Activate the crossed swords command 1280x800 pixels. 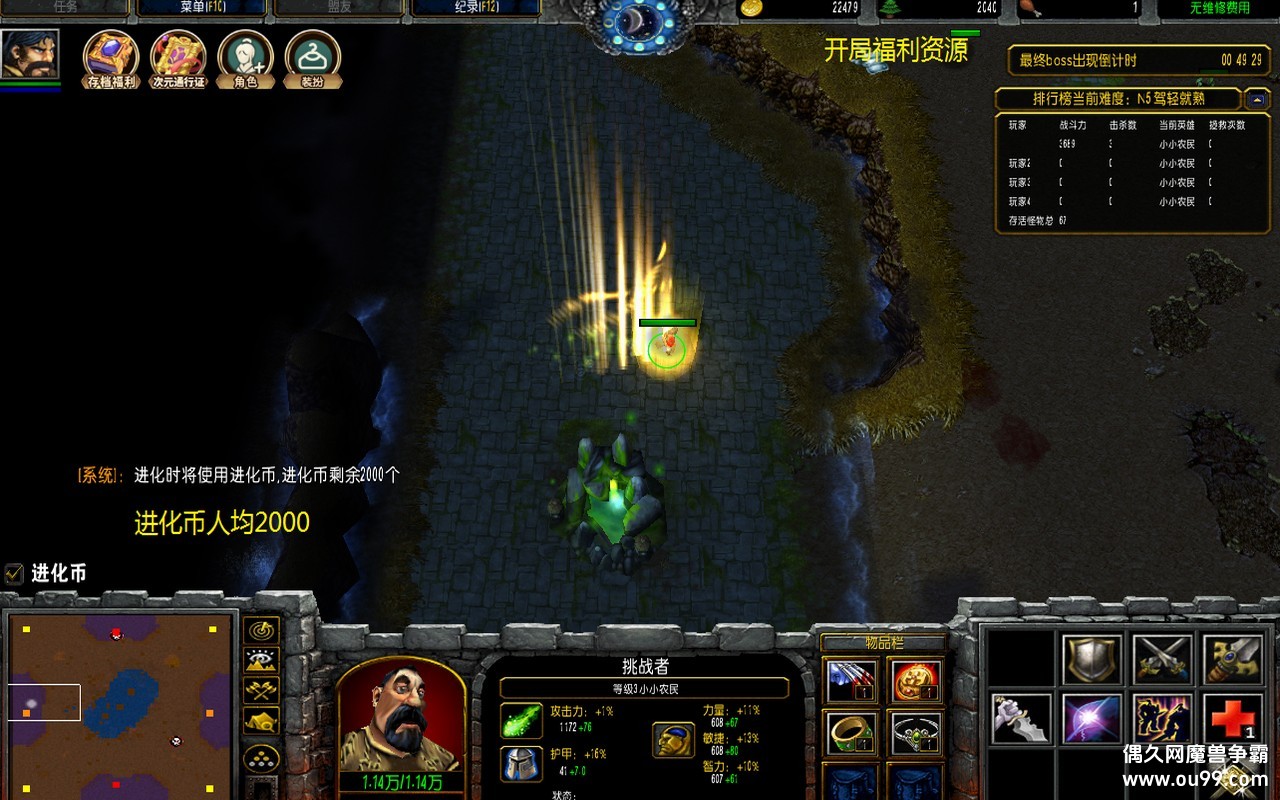point(1162,657)
